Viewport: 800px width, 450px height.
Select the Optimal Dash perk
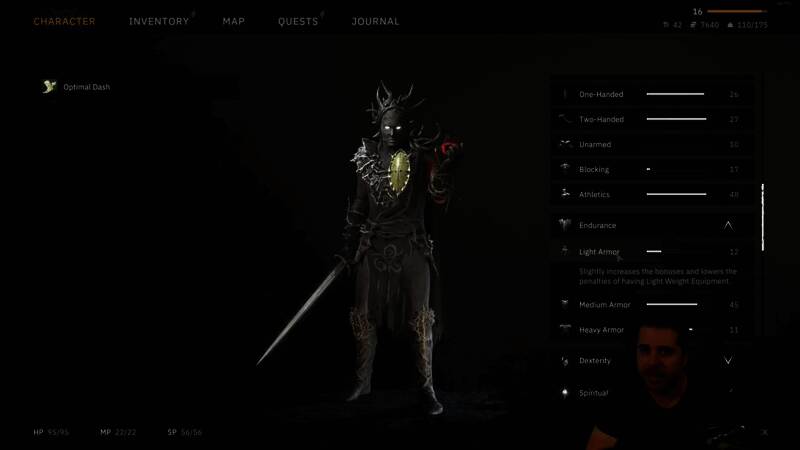click(85, 87)
